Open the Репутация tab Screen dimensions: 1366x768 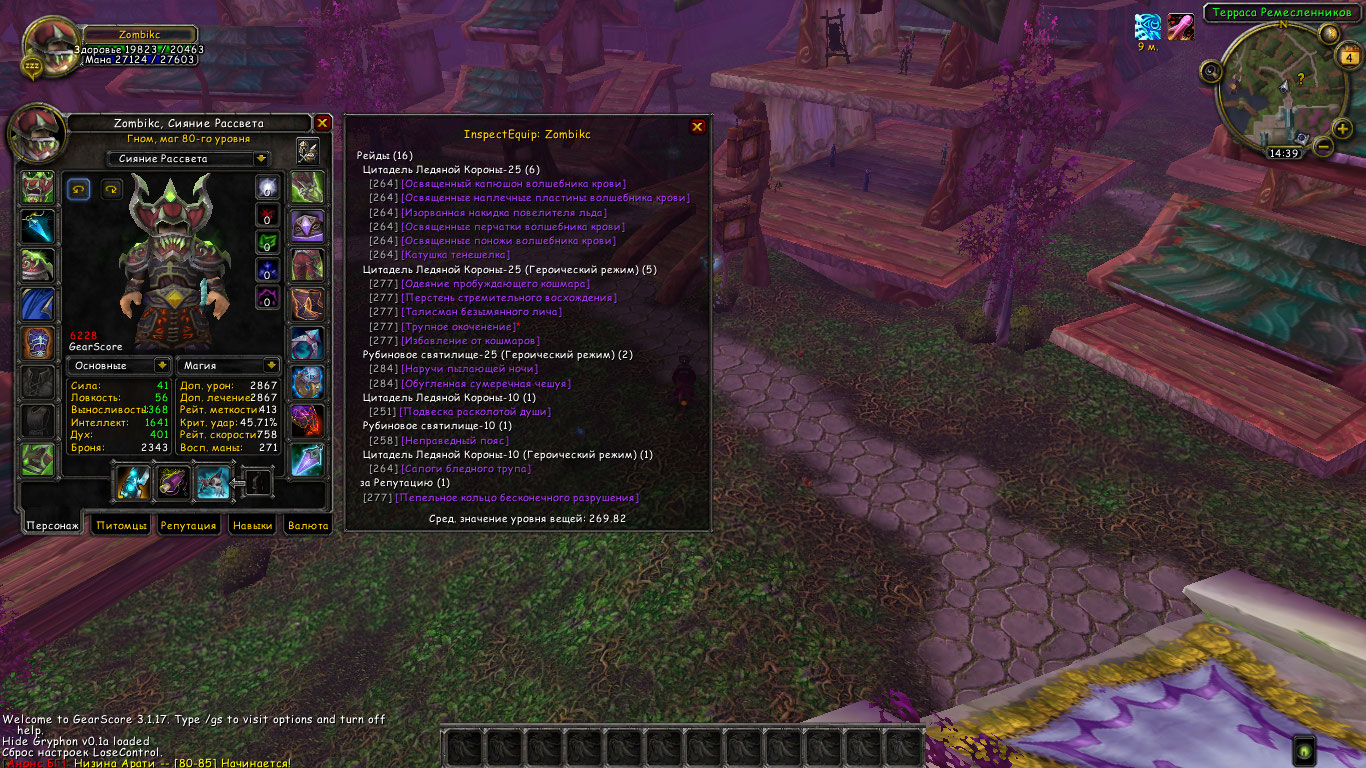(188, 525)
